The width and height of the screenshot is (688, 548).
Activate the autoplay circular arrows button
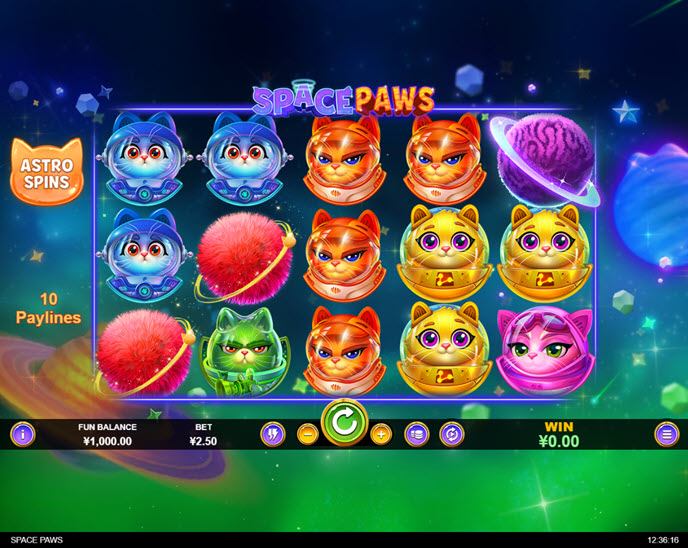tap(451, 434)
